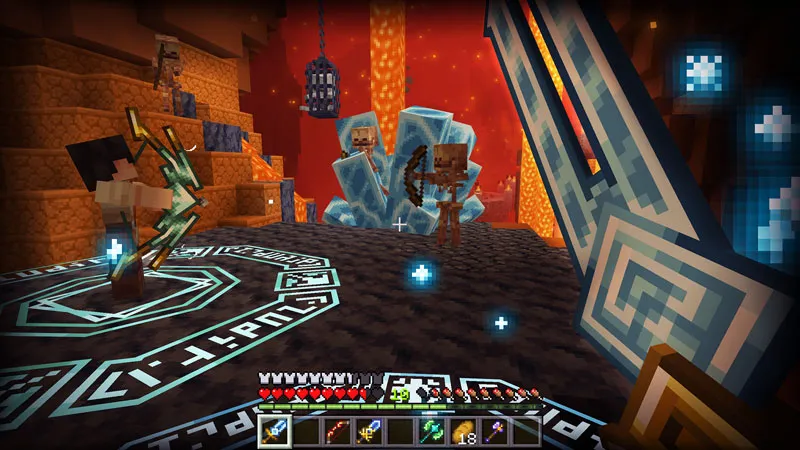Choose the gold-hilted blue sword slot
800x450 pixels.
[x=369, y=431]
